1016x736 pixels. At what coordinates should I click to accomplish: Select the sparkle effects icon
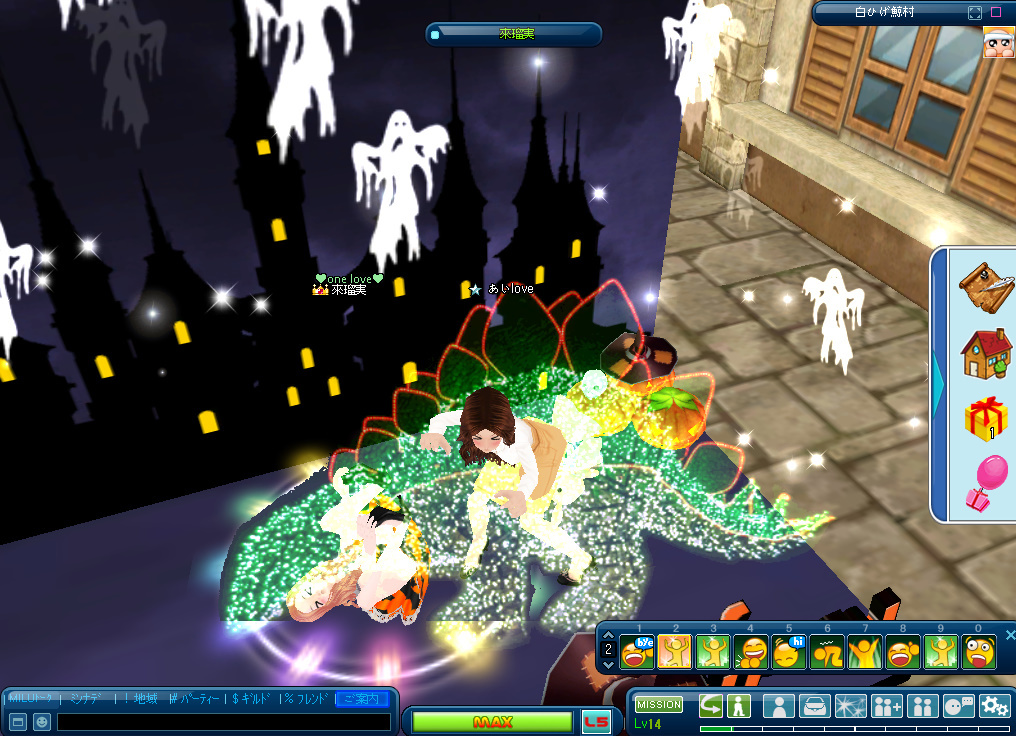(x=851, y=706)
